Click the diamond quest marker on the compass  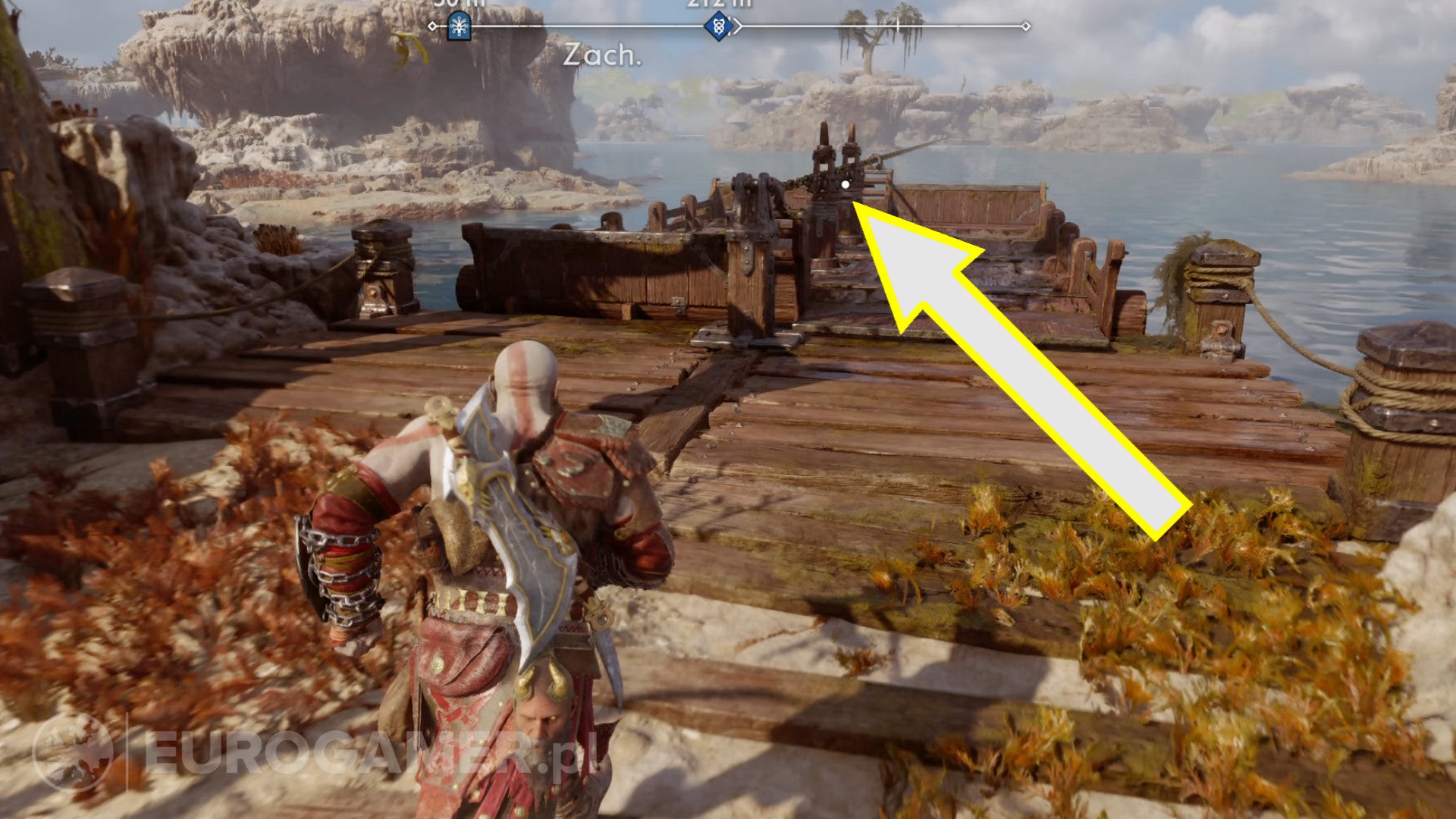pos(718,27)
